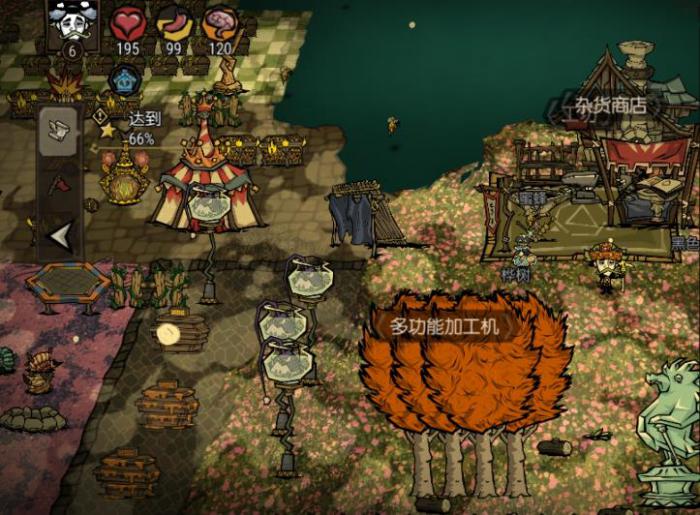
Task: Tap the blue house icon
Action: [124, 78]
